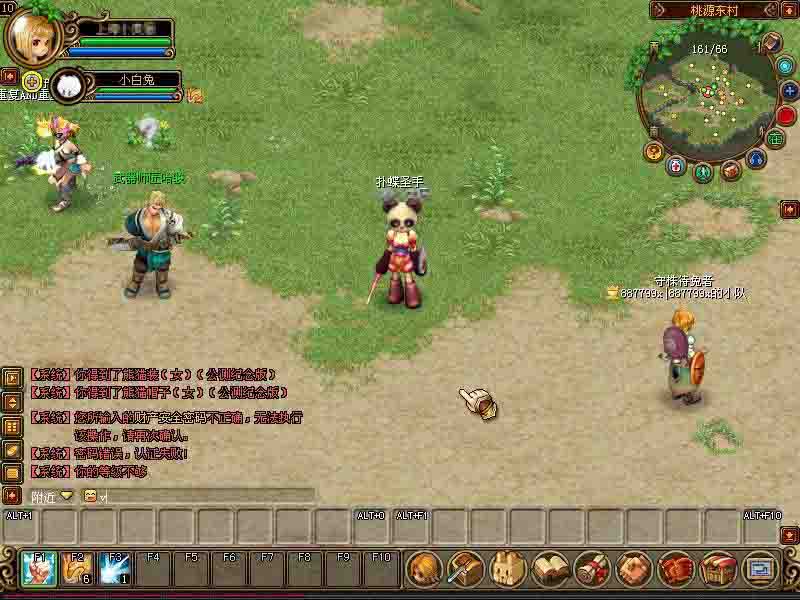Cast the F3 blue lightning skill
The width and height of the screenshot is (800, 600).
116,569
